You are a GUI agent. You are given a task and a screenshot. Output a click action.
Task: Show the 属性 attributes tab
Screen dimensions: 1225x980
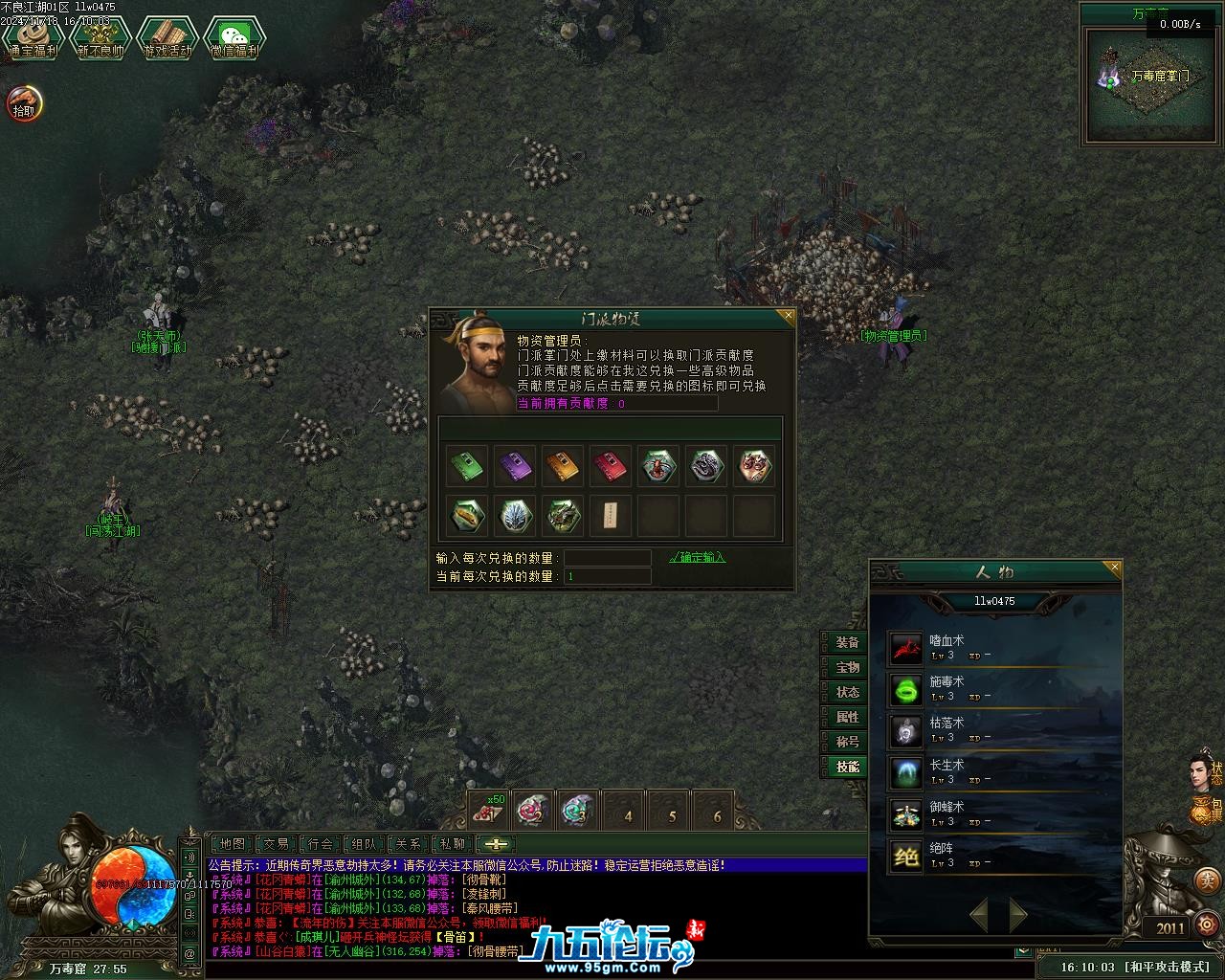click(x=847, y=717)
